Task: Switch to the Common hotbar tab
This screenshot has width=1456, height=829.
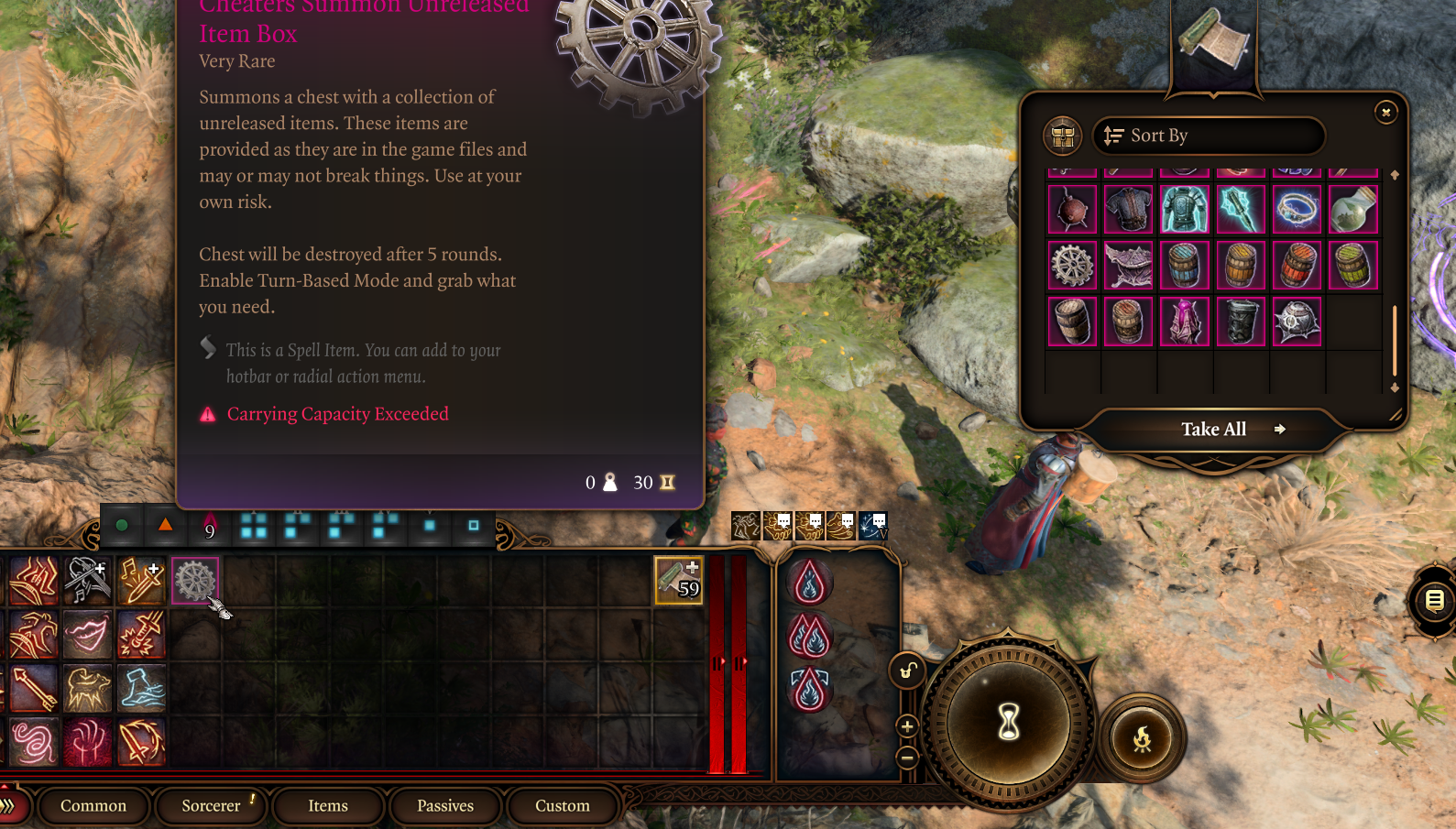Action: click(93, 806)
